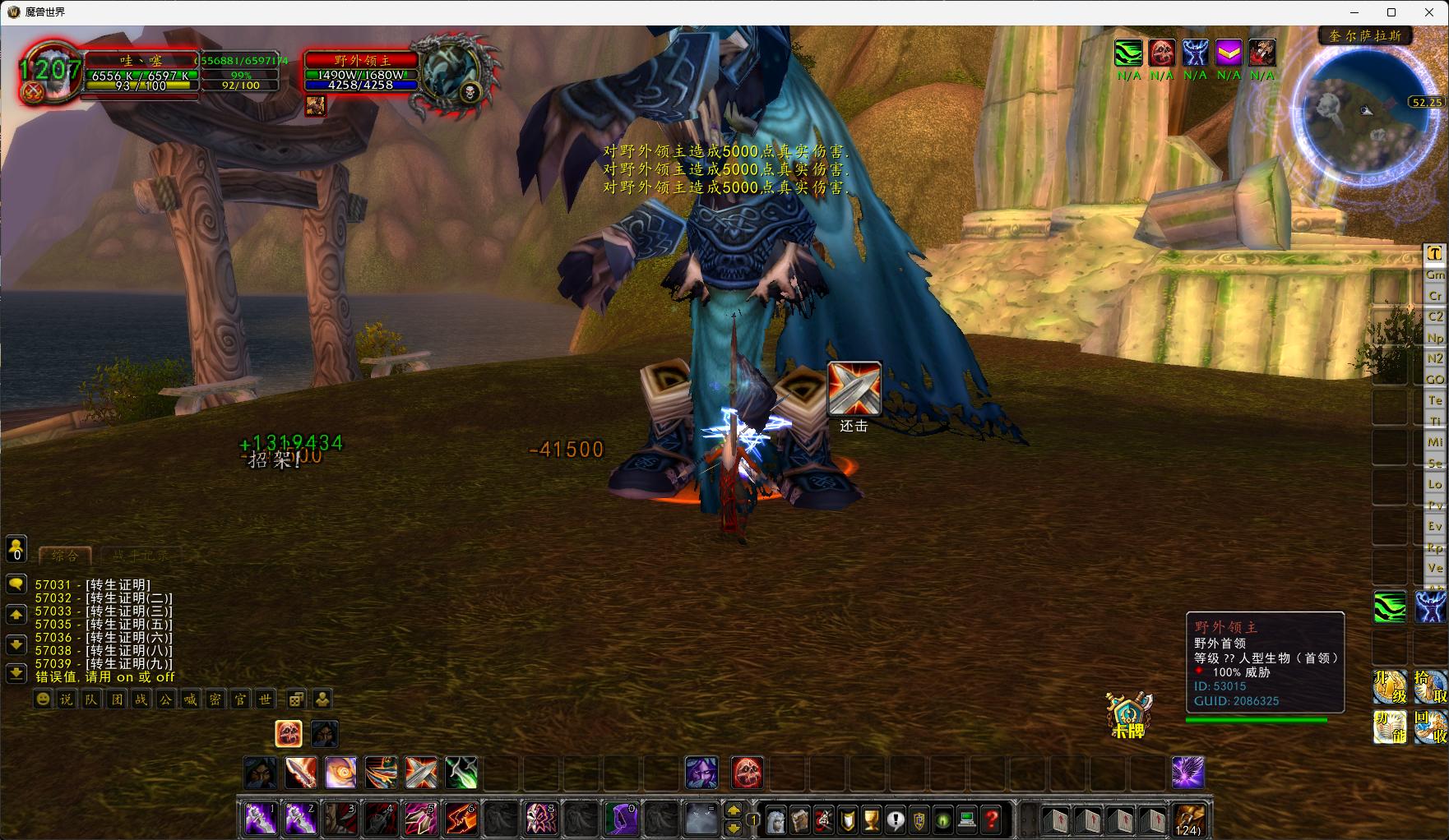Open the 功能 functions button
1449x840 pixels.
point(1389,727)
